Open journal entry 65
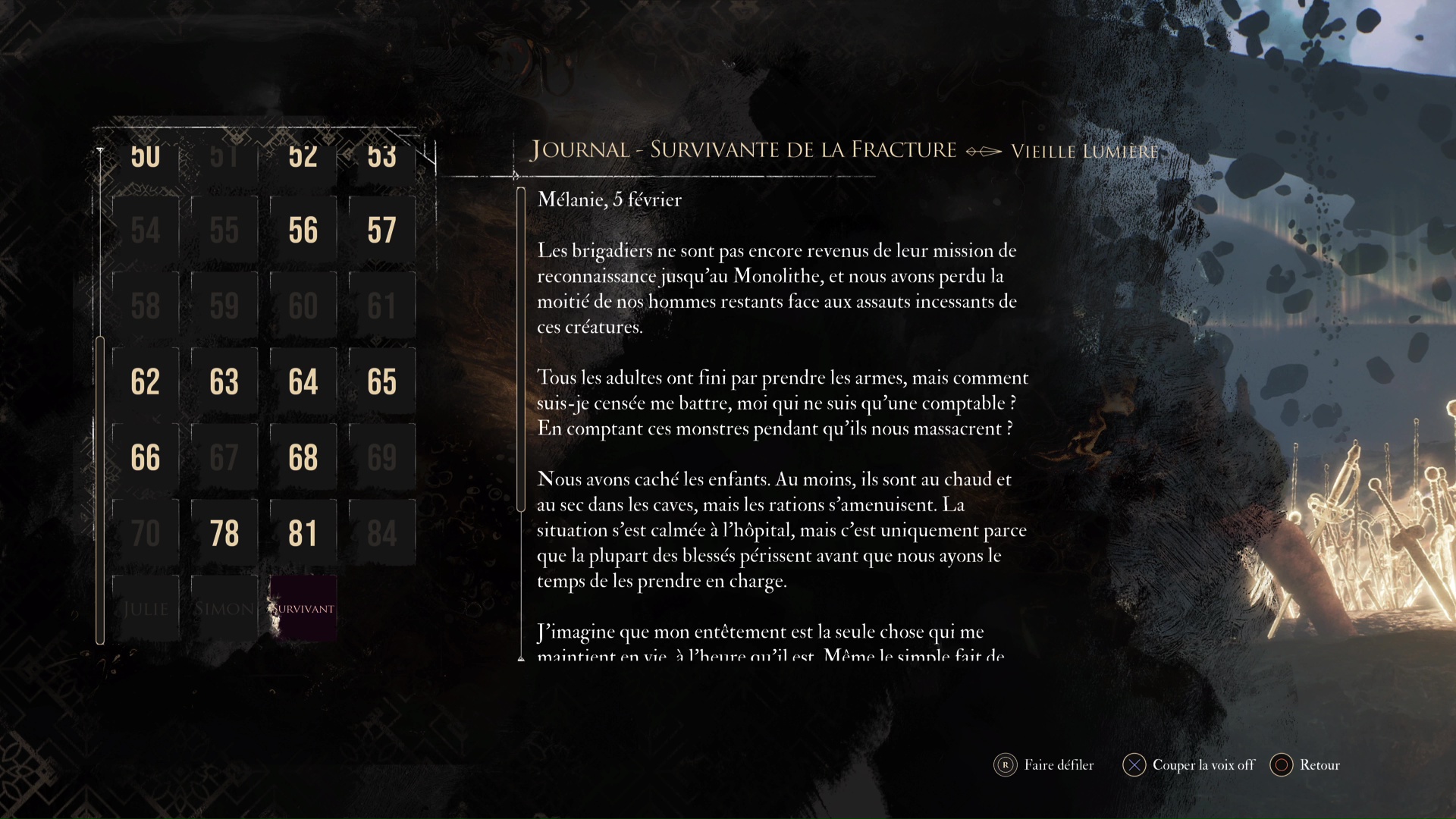 (381, 381)
